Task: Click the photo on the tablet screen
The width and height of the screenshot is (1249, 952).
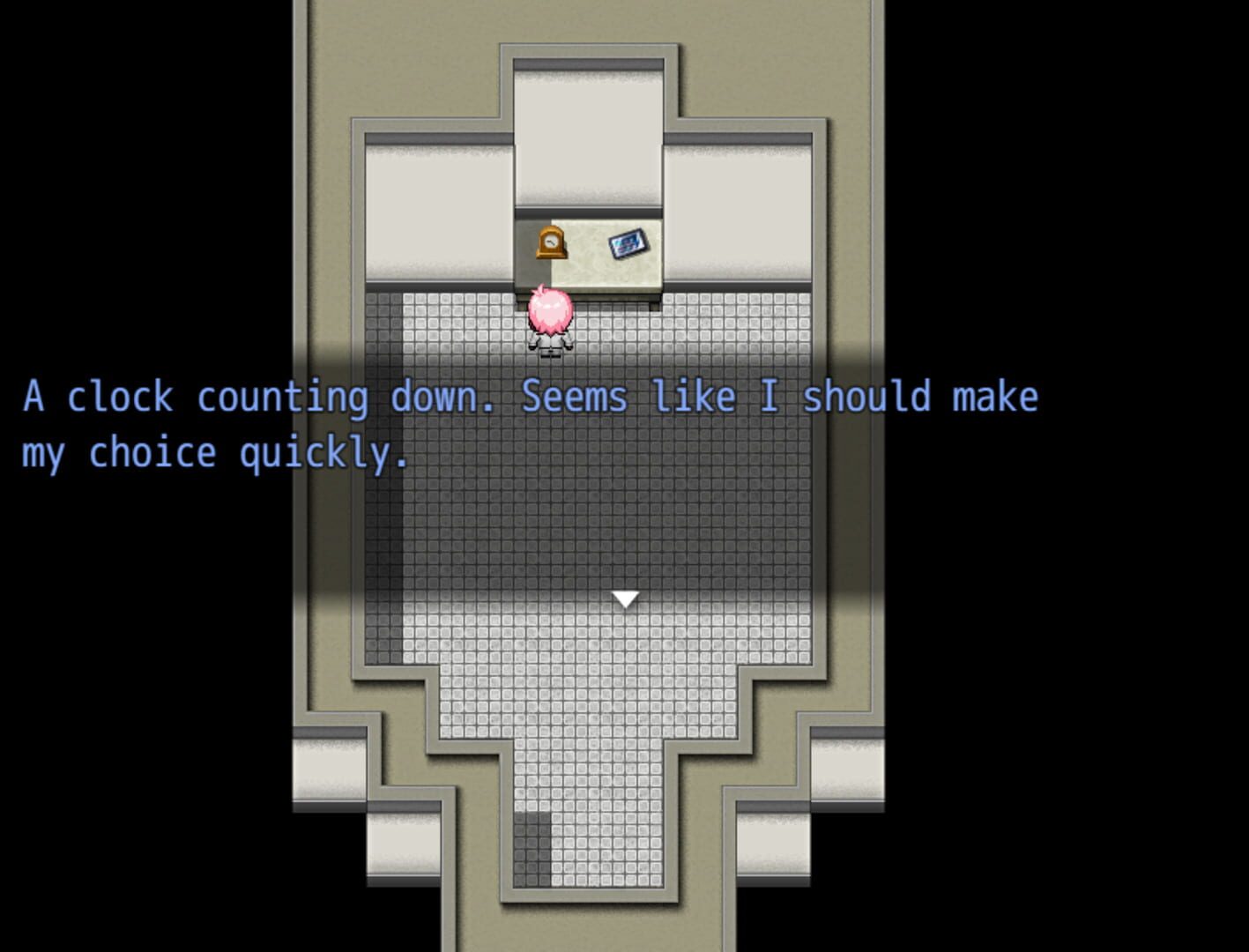Action: [x=626, y=246]
